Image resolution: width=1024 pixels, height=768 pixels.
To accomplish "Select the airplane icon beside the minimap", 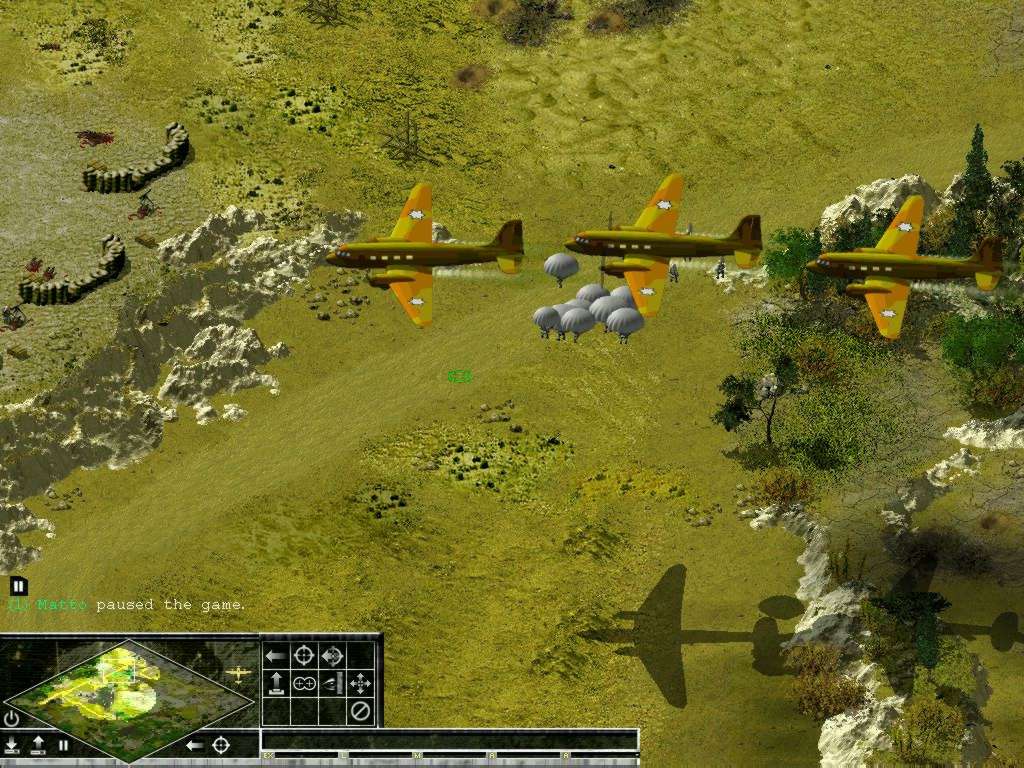I will [x=238, y=674].
